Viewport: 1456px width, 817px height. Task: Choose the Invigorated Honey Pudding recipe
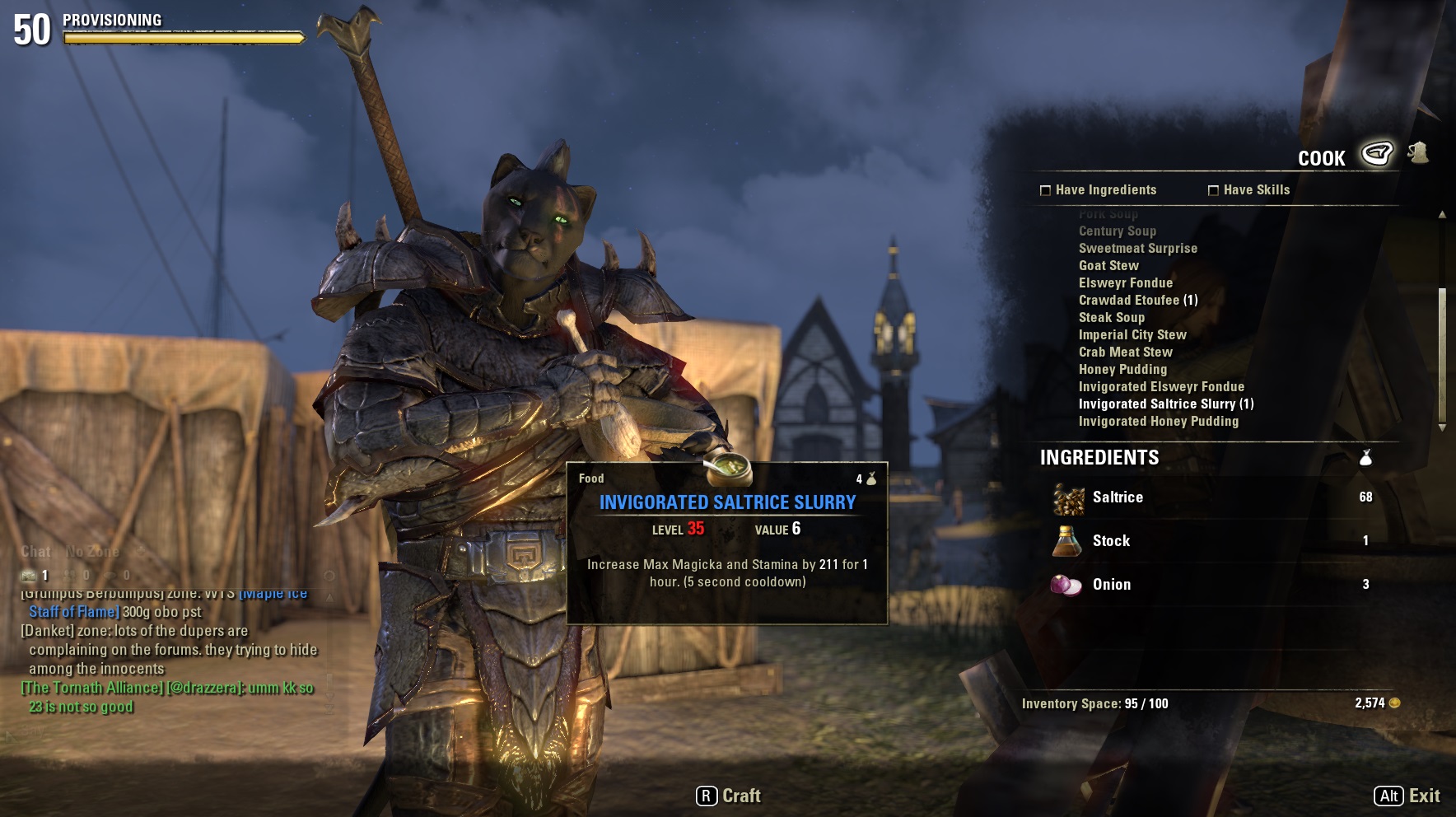click(x=1158, y=422)
